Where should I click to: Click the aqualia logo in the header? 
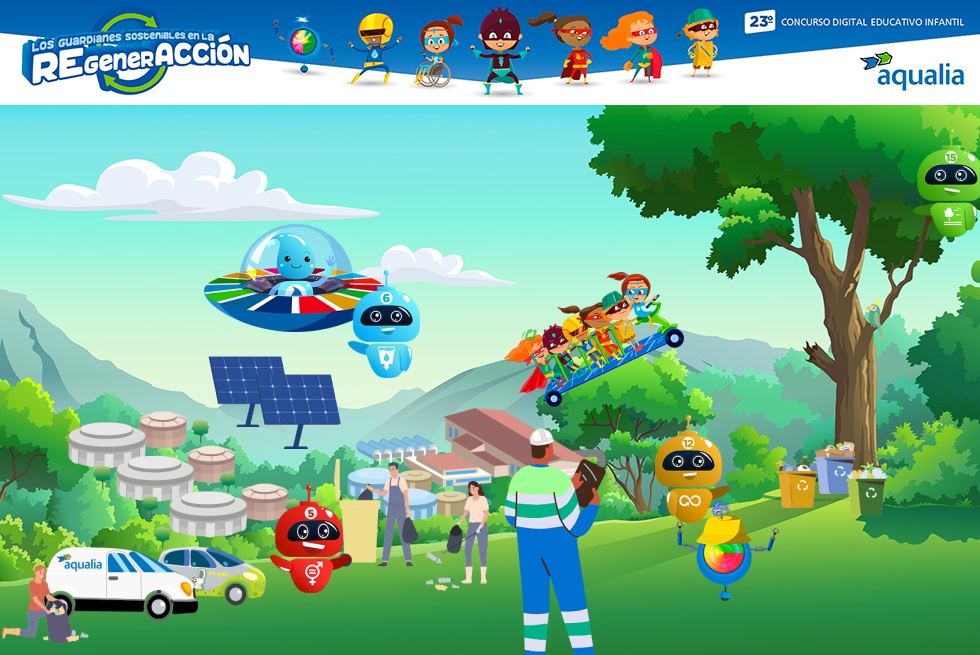[912, 71]
